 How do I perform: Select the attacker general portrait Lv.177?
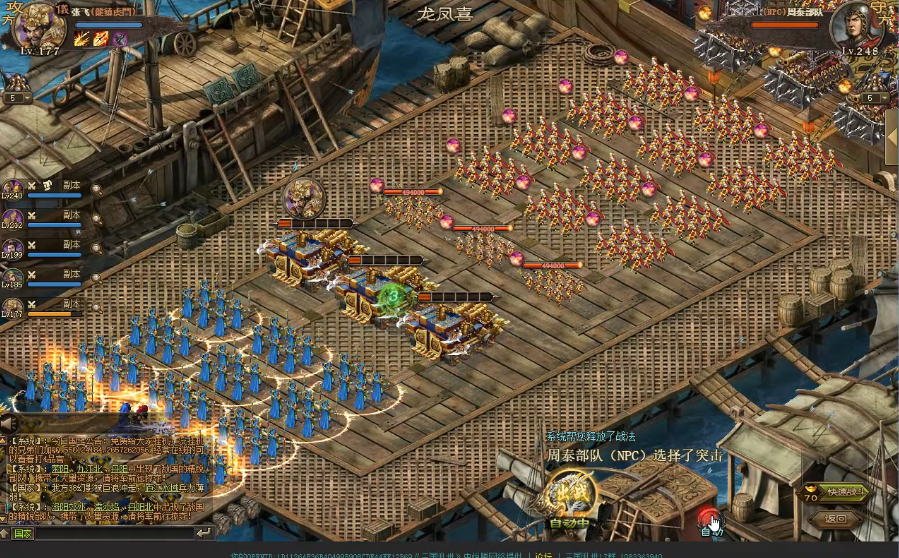click(40, 28)
